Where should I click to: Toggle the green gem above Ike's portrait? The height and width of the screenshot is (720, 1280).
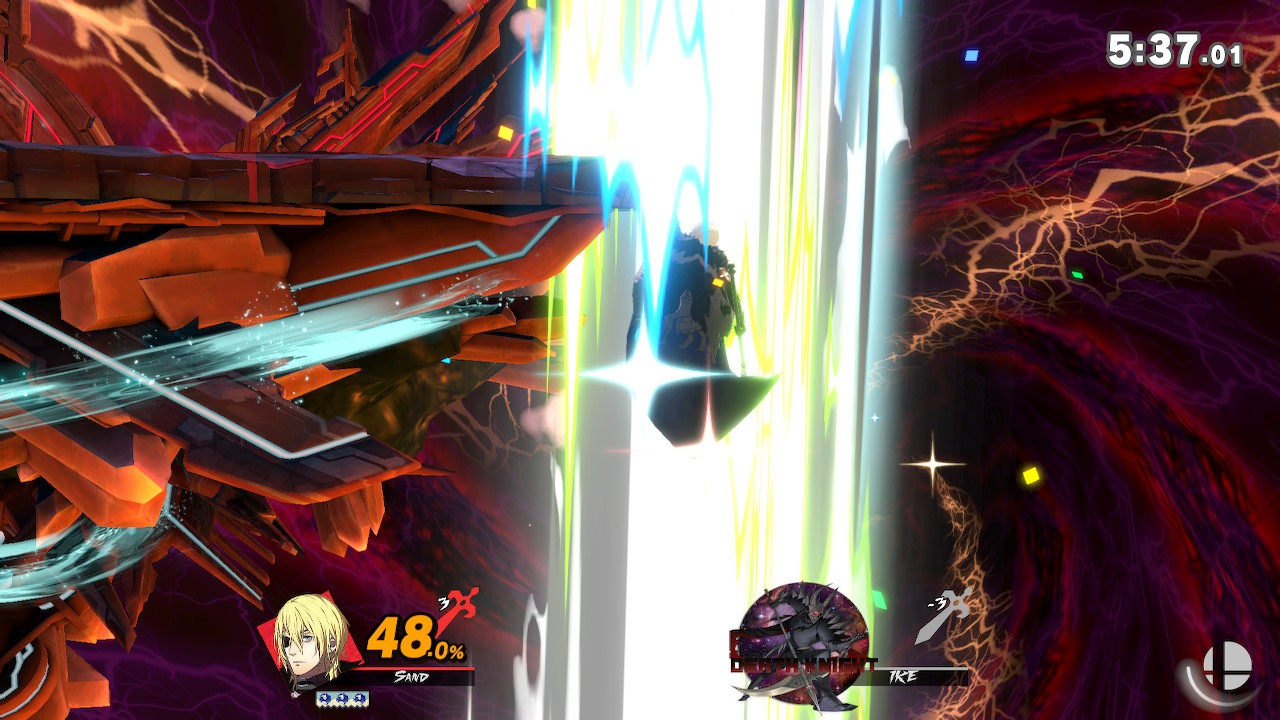pyautogui.click(x=878, y=599)
